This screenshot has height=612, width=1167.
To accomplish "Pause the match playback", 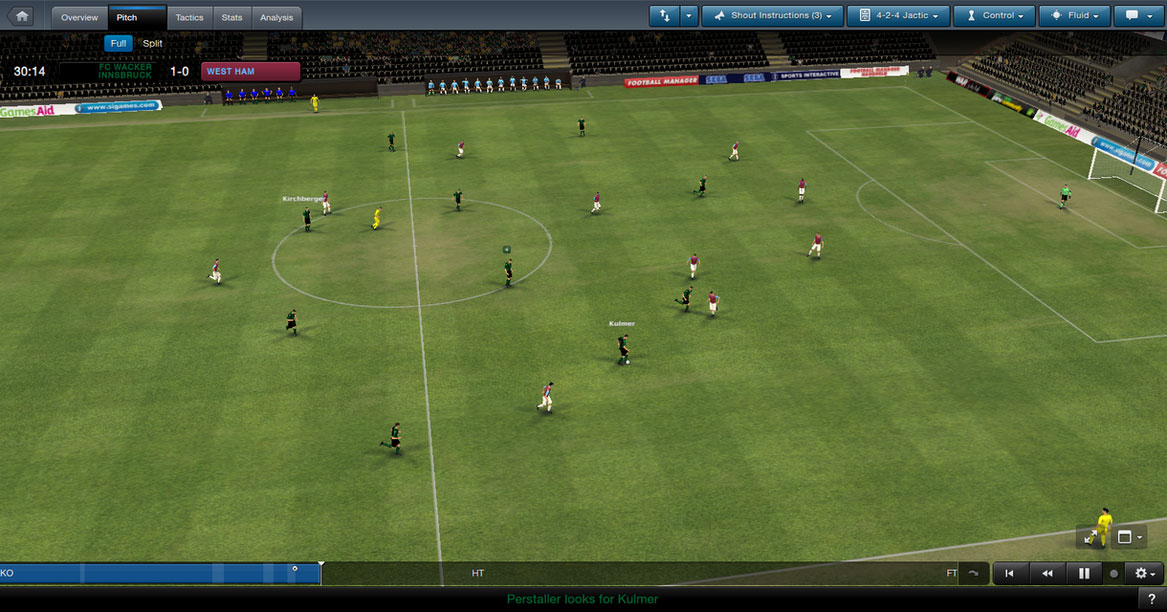I will (1084, 573).
